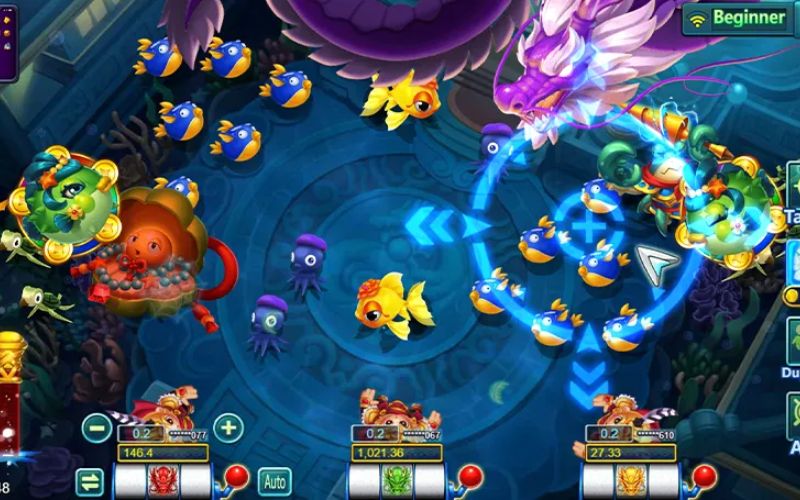Tap the red dragon slot machine reel

pyautogui.click(x=162, y=481)
